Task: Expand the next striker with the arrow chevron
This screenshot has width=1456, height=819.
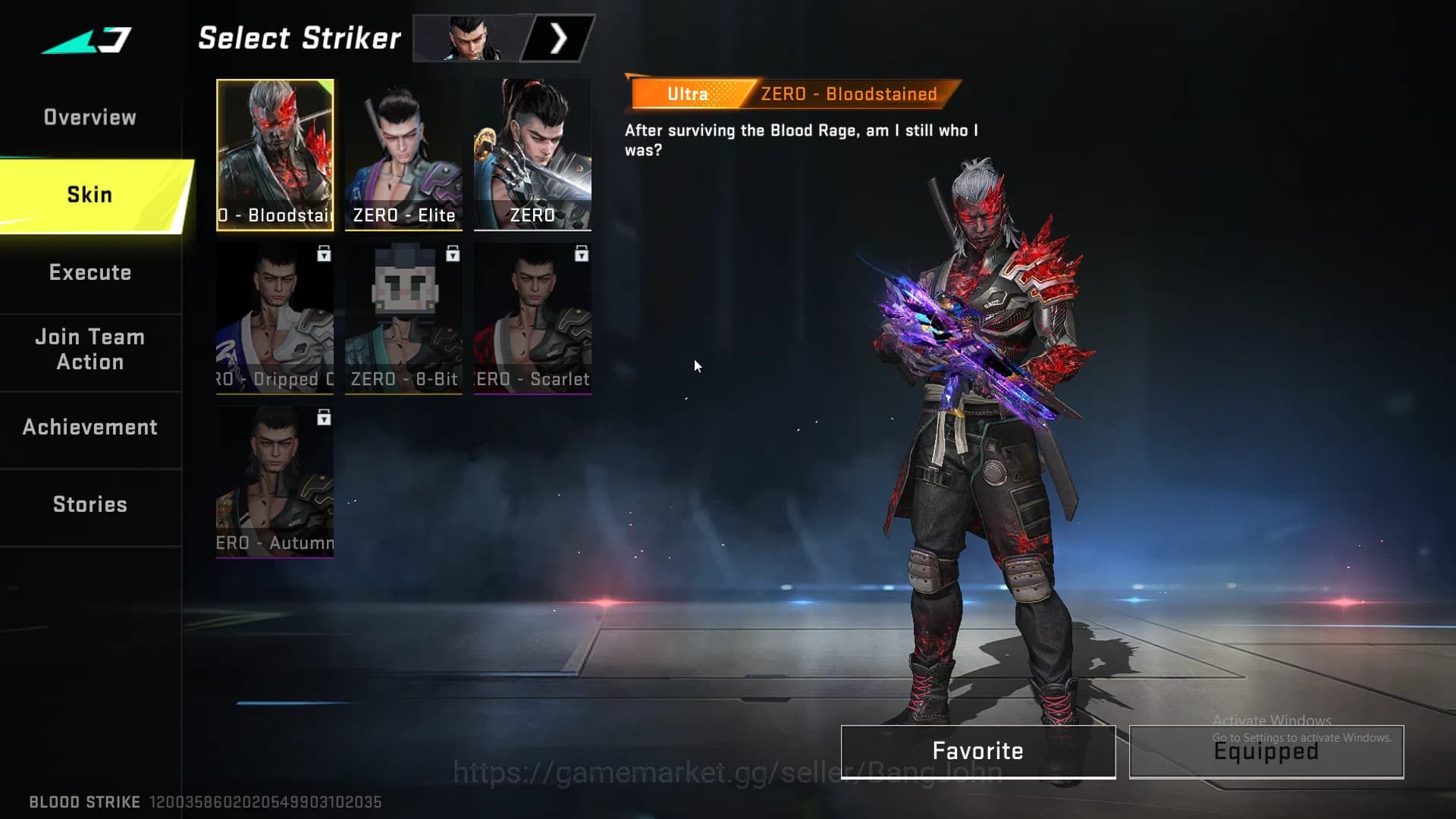Action: tap(559, 37)
